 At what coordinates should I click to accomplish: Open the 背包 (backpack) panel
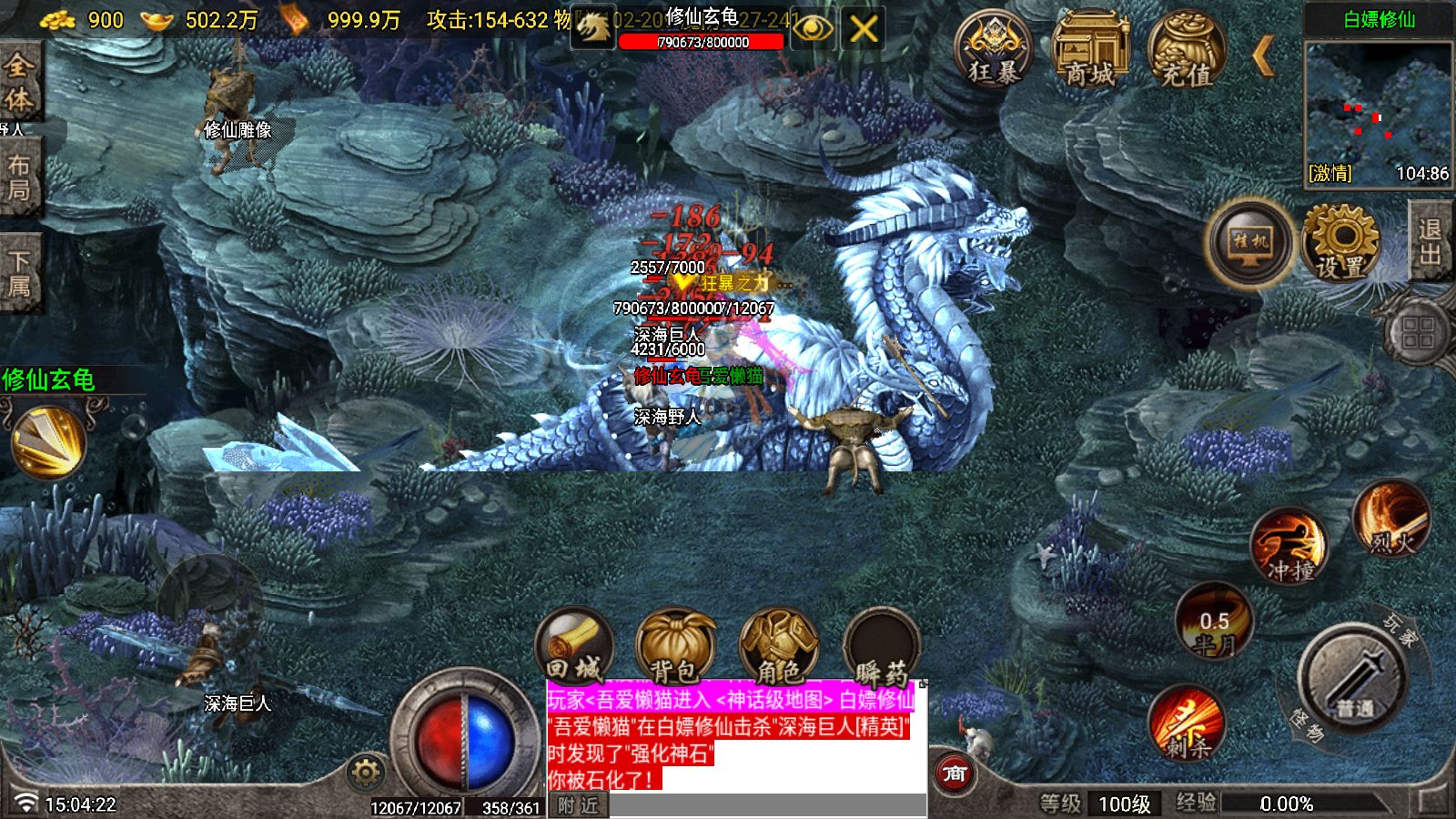pyautogui.click(x=678, y=646)
